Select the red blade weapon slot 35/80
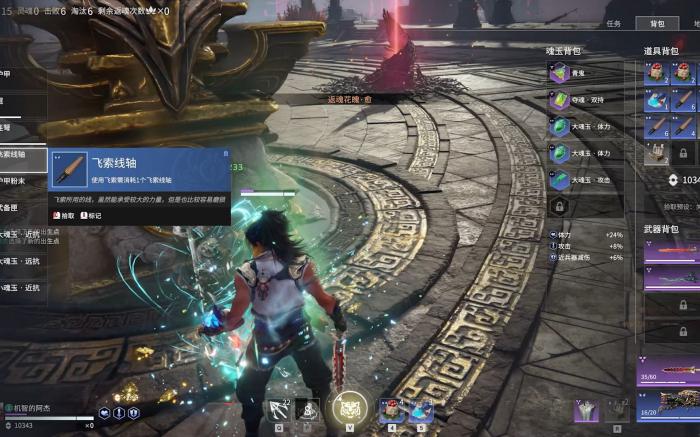This screenshot has height=437, width=700. (x=668, y=371)
